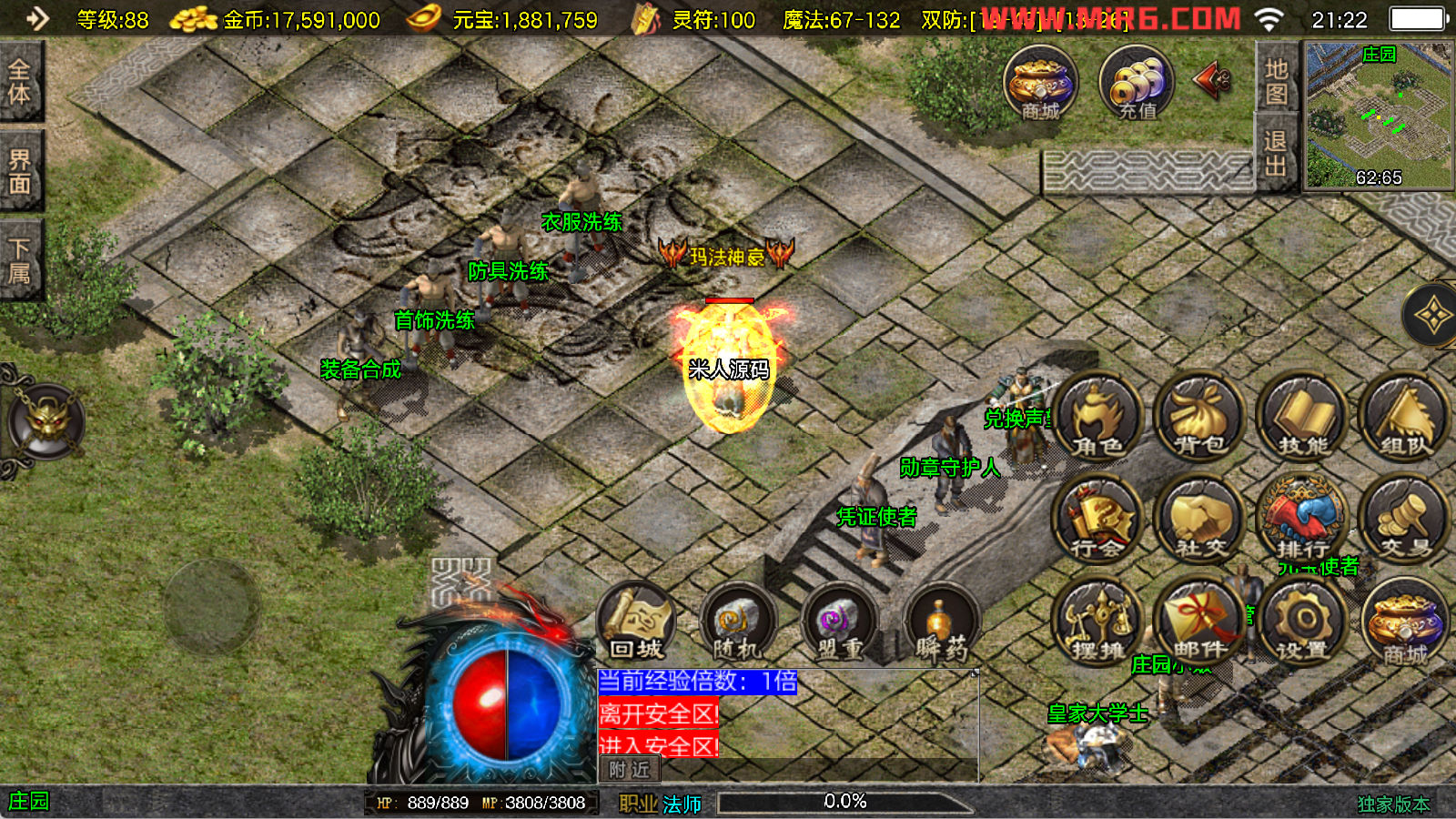Open the 庄园 minimap
The height and width of the screenshot is (819, 1456).
pos(1378,116)
